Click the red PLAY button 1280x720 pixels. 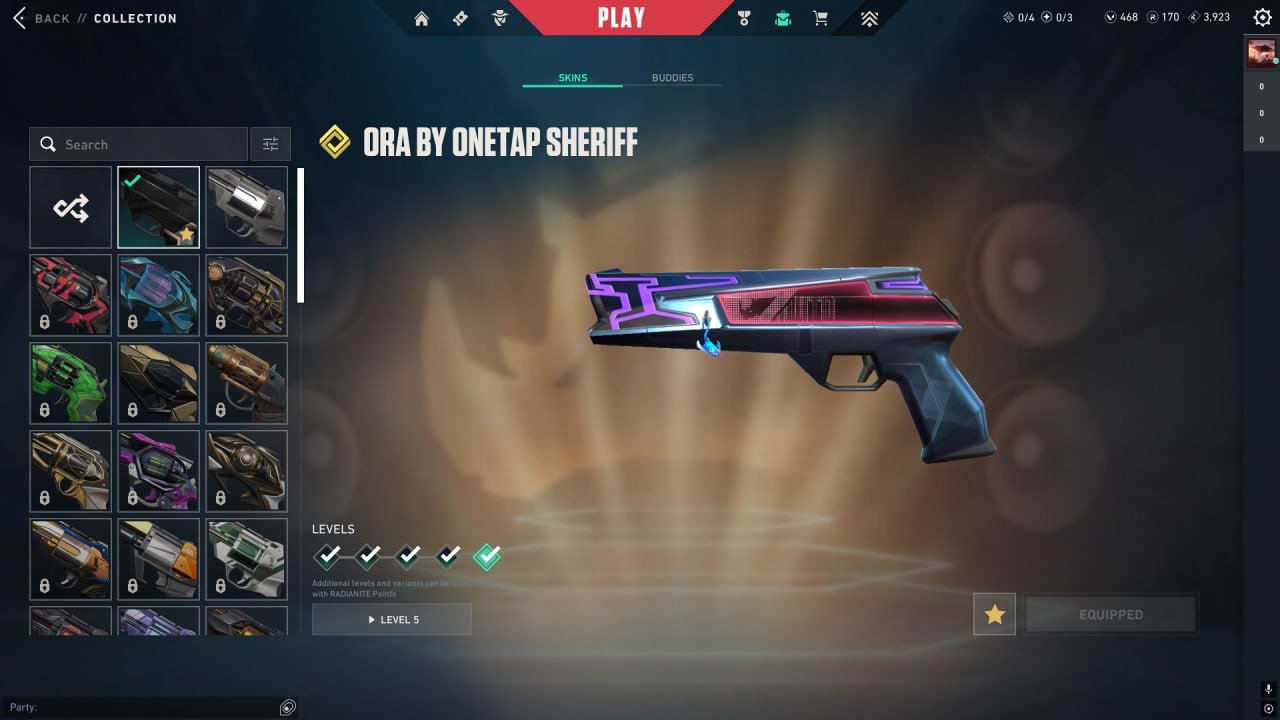(621, 18)
